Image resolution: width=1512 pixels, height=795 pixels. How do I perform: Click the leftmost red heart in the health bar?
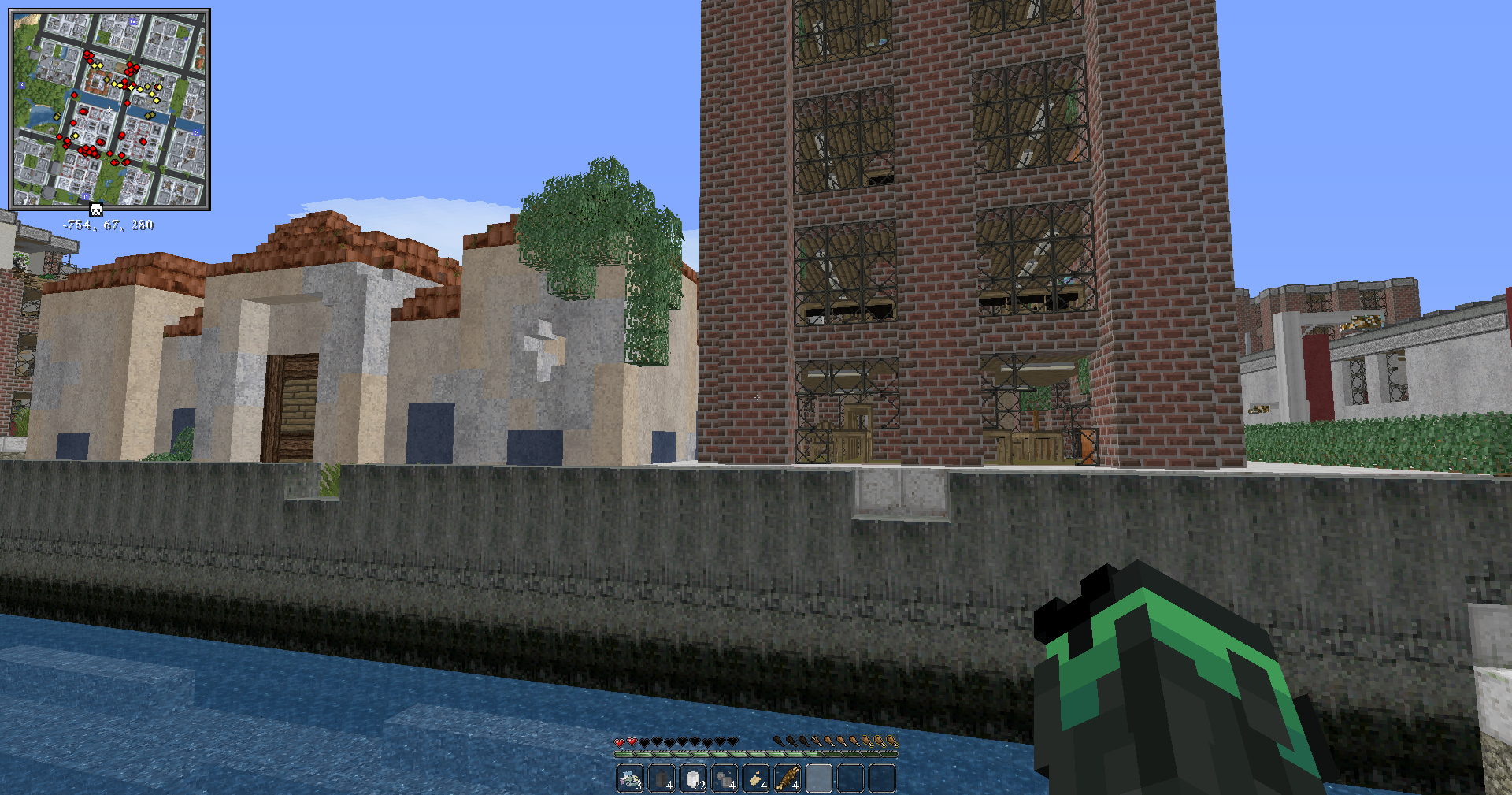tap(618, 741)
